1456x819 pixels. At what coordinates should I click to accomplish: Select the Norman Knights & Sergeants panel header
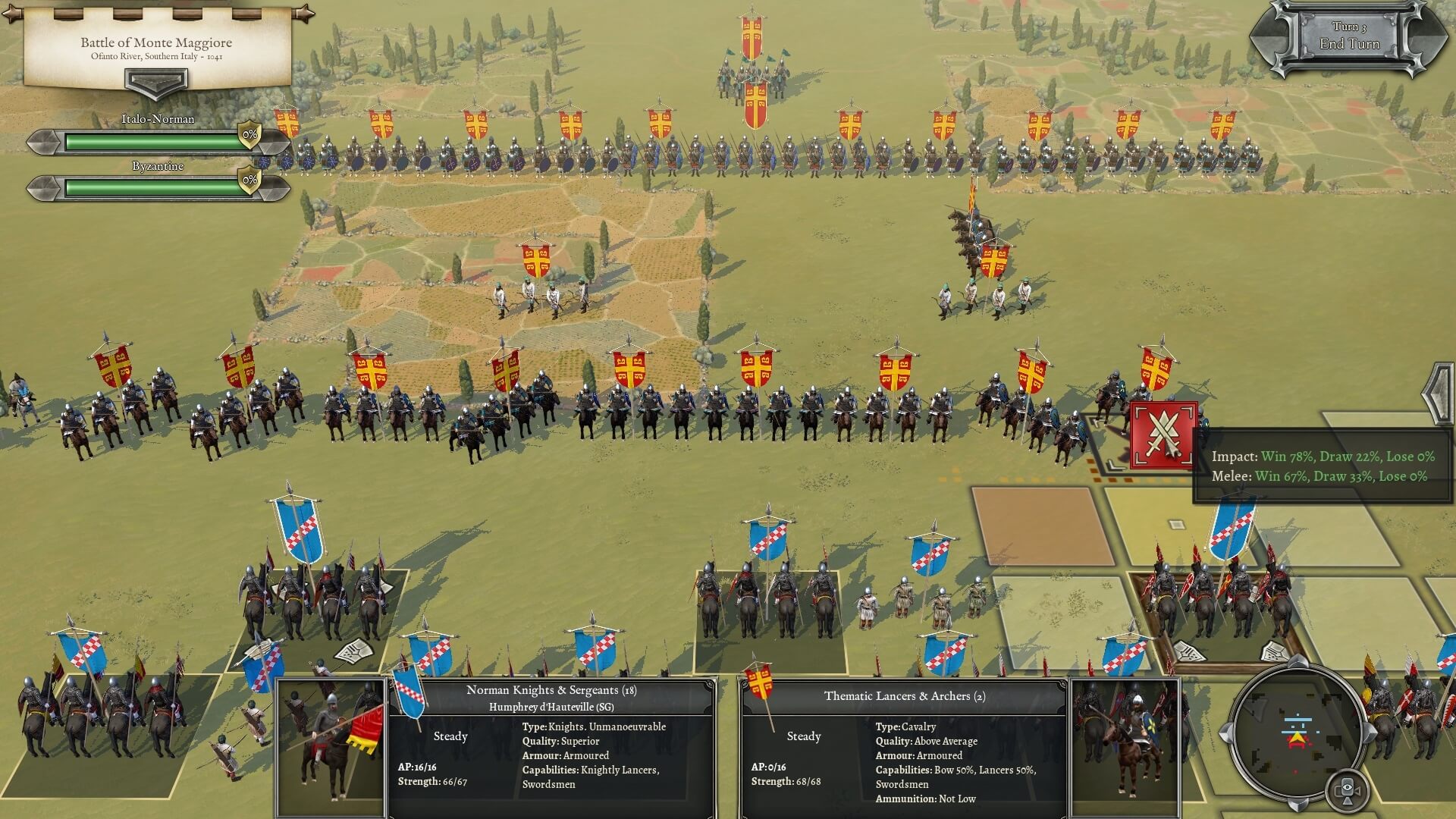coord(551,691)
